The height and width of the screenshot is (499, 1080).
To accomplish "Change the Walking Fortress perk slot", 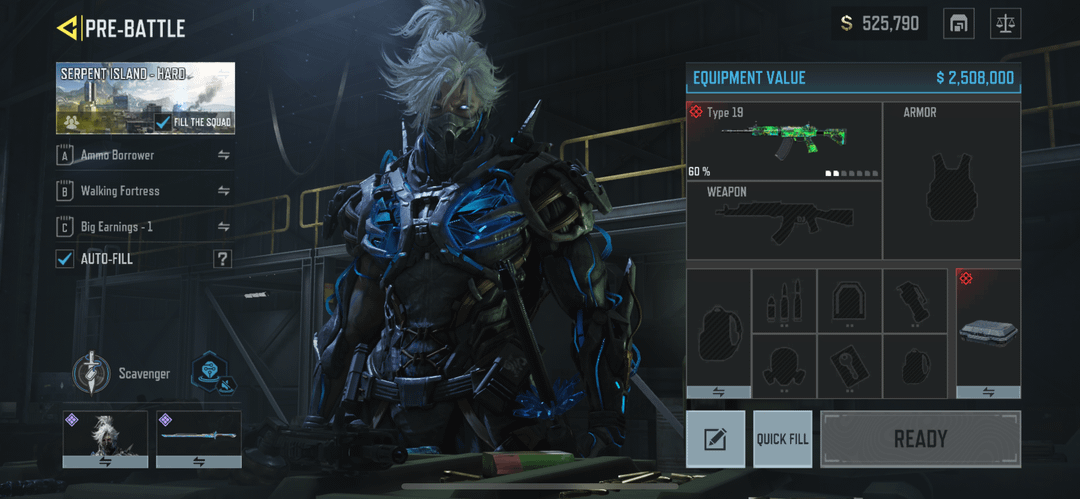I will (224, 191).
